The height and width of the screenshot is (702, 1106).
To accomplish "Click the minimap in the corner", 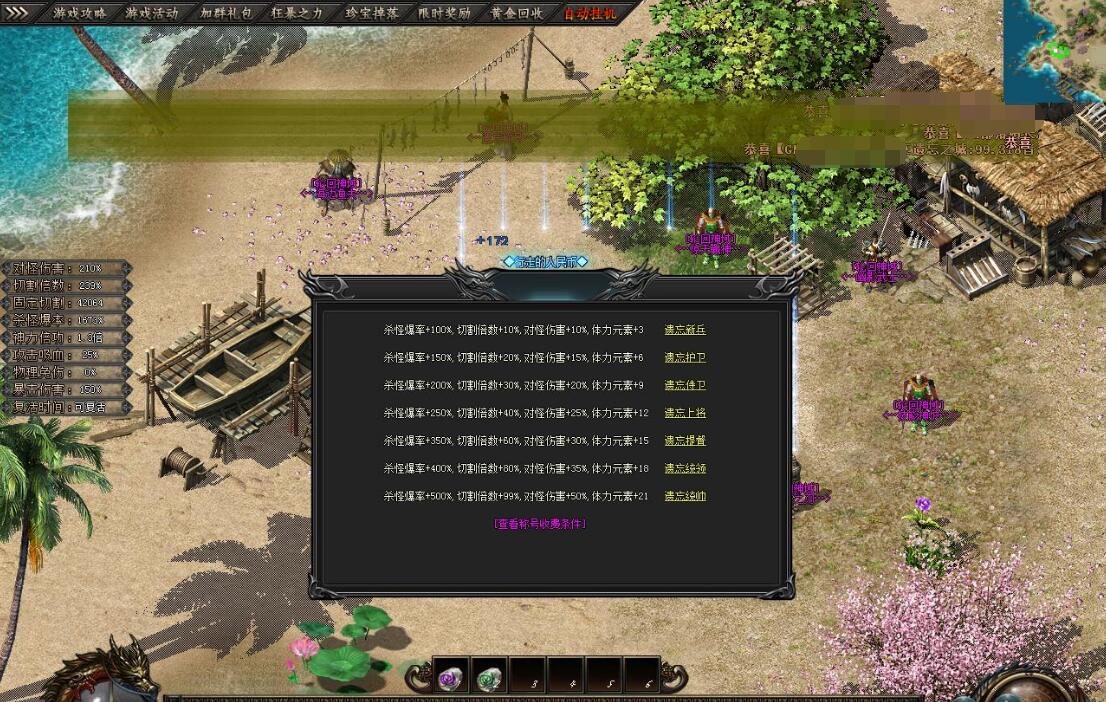I will 1055,50.
